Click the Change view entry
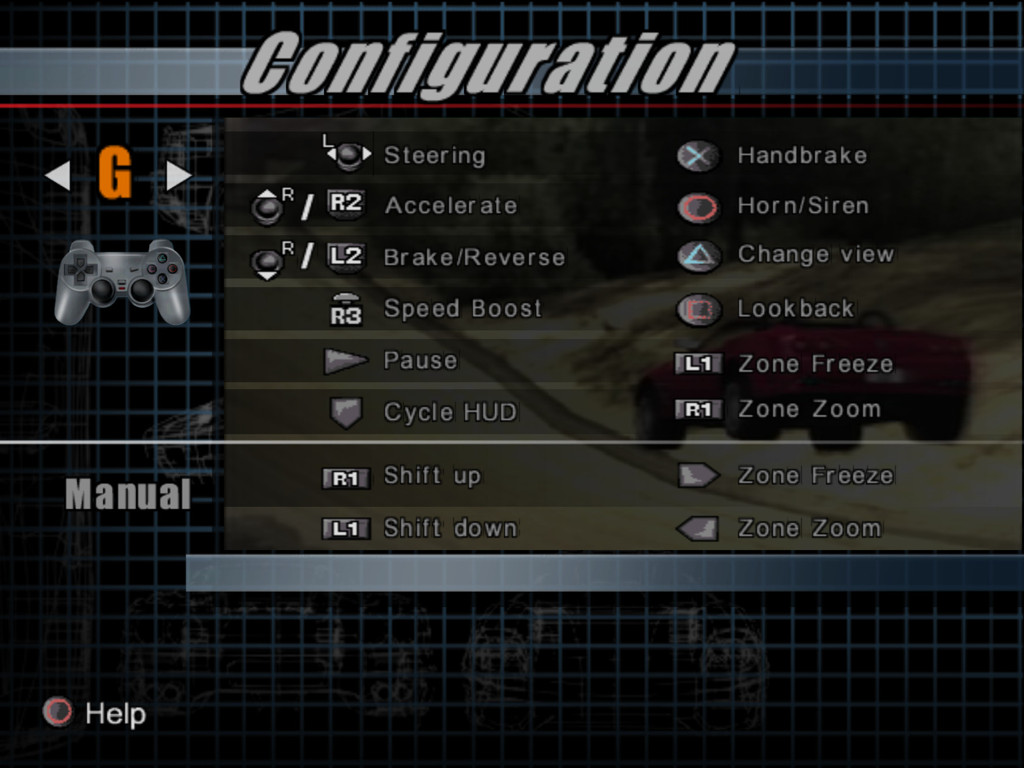 (815, 255)
